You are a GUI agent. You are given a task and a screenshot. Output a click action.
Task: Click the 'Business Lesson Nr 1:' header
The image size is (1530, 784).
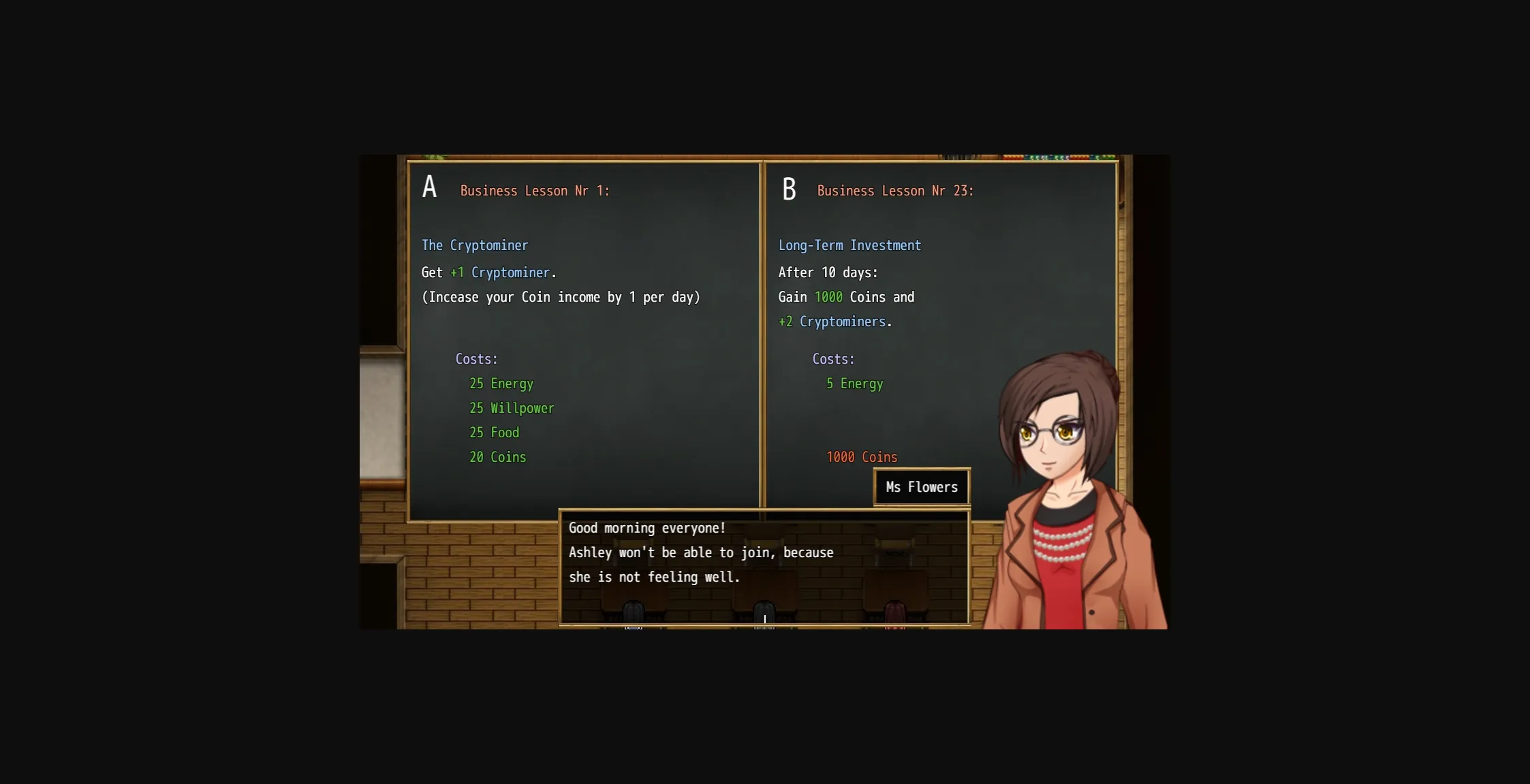point(534,191)
